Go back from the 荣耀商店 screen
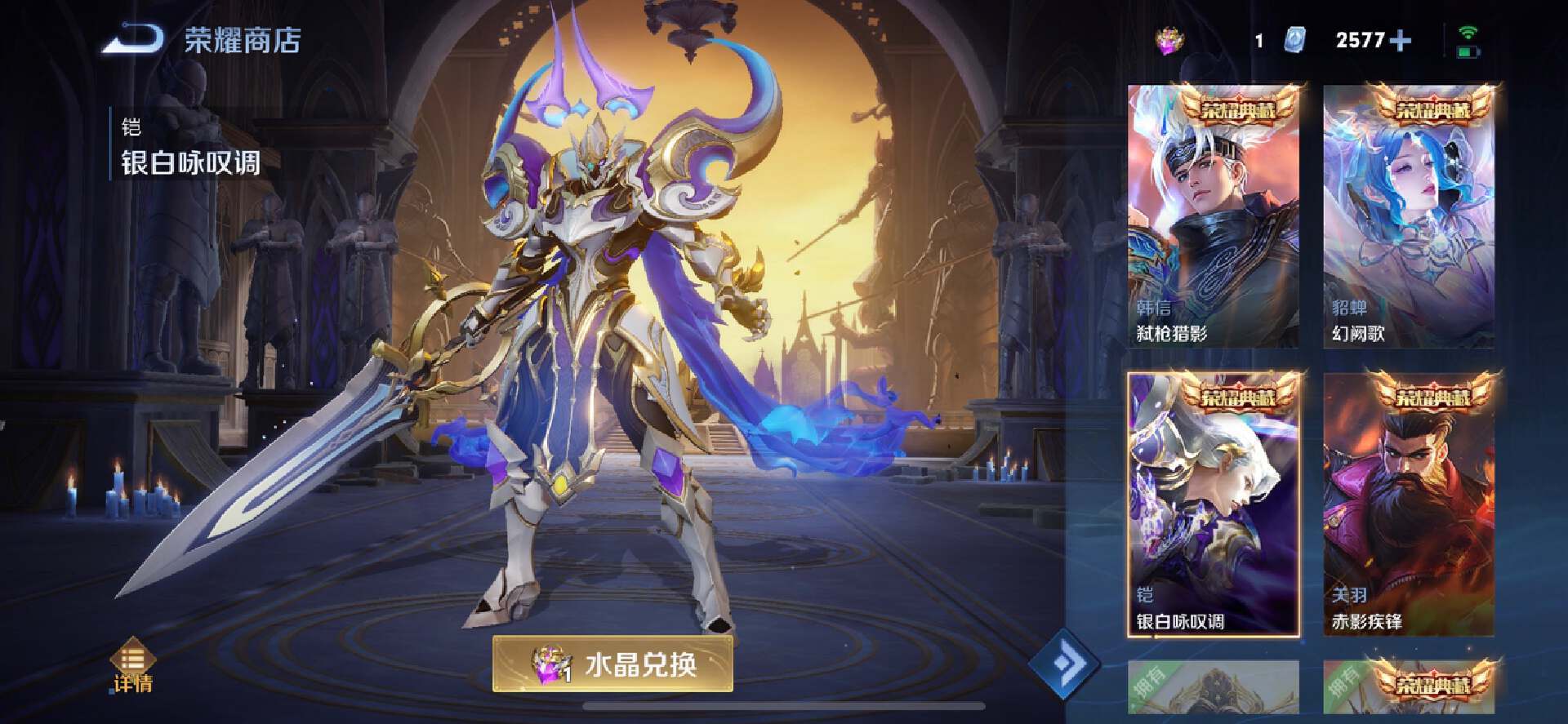This screenshot has height=724, width=1568. 132,39
